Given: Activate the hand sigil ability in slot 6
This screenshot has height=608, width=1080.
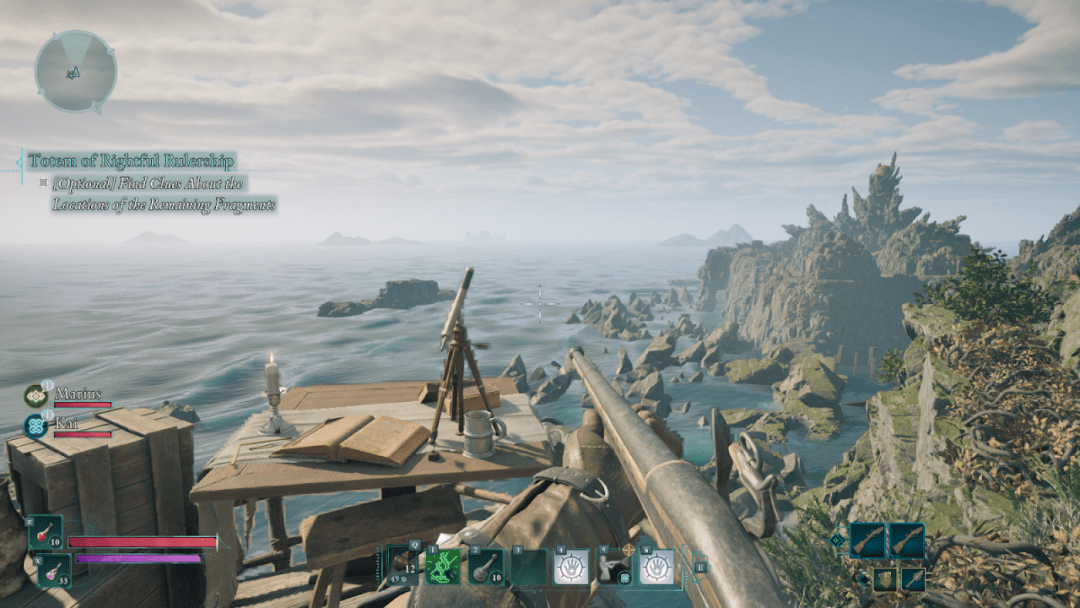Looking at the screenshot, I should (x=657, y=566).
